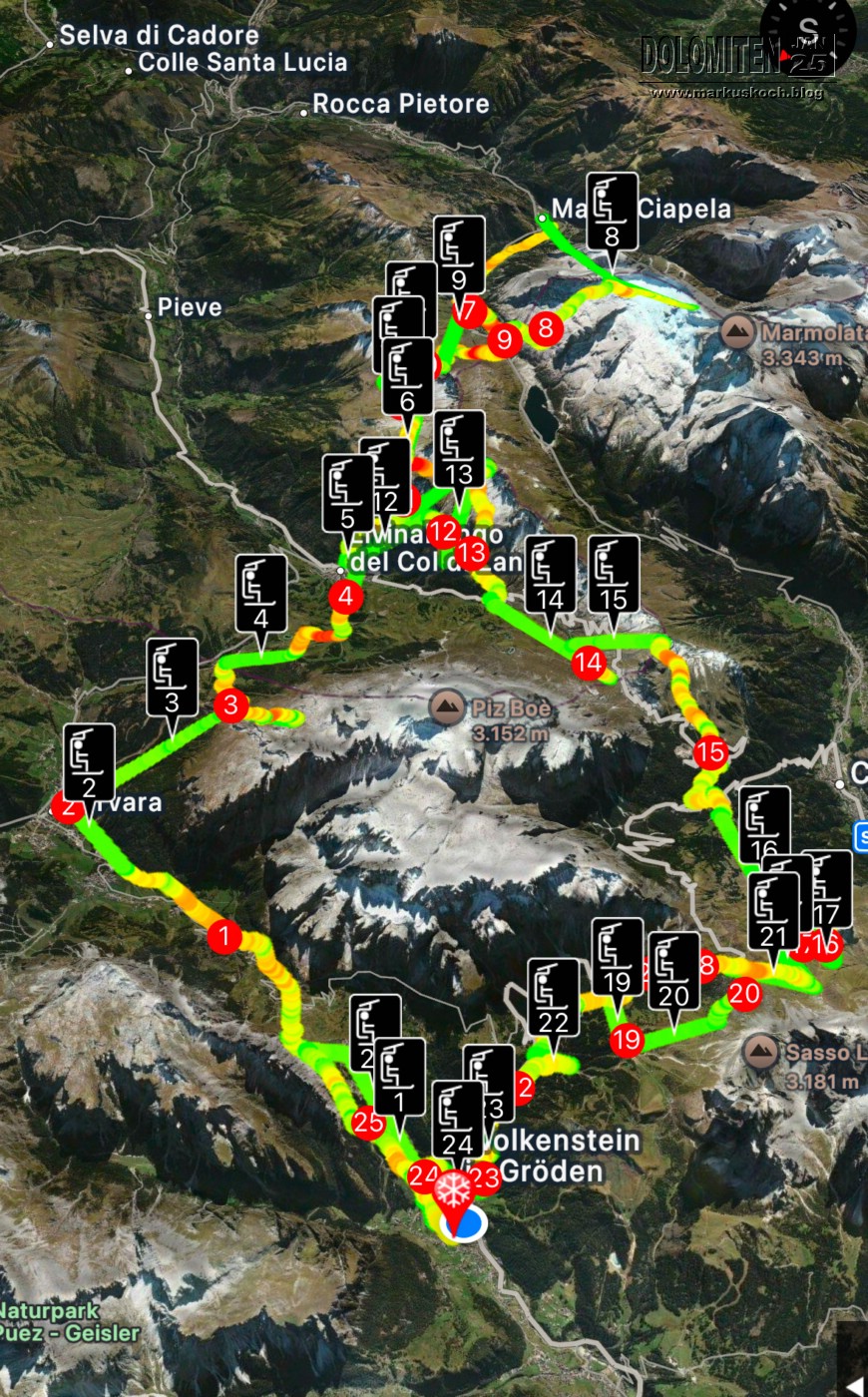Select chairlift marker number 3

click(x=172, y=677)
